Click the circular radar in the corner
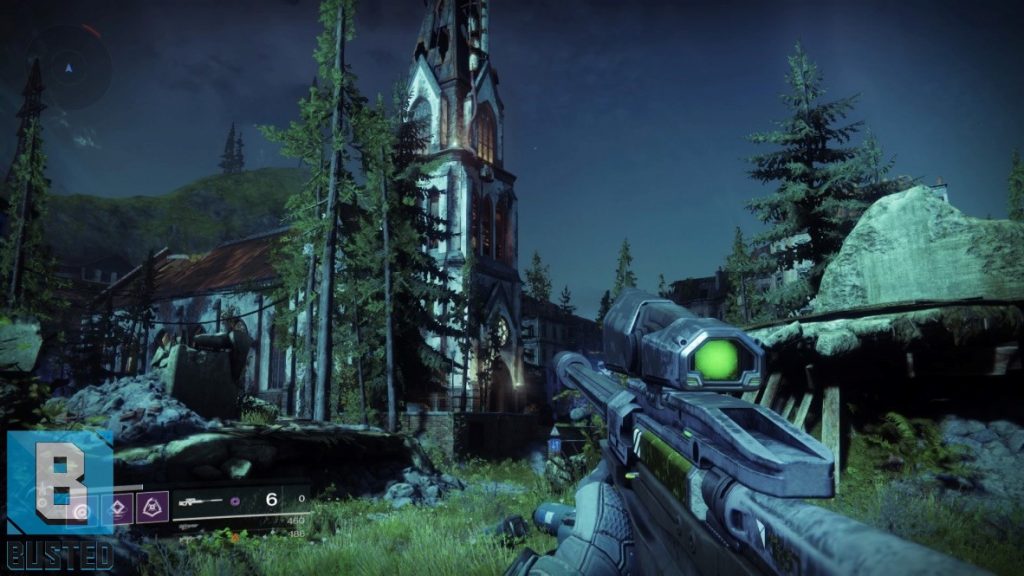The image size is (1024, 576). tap(68, 67)
